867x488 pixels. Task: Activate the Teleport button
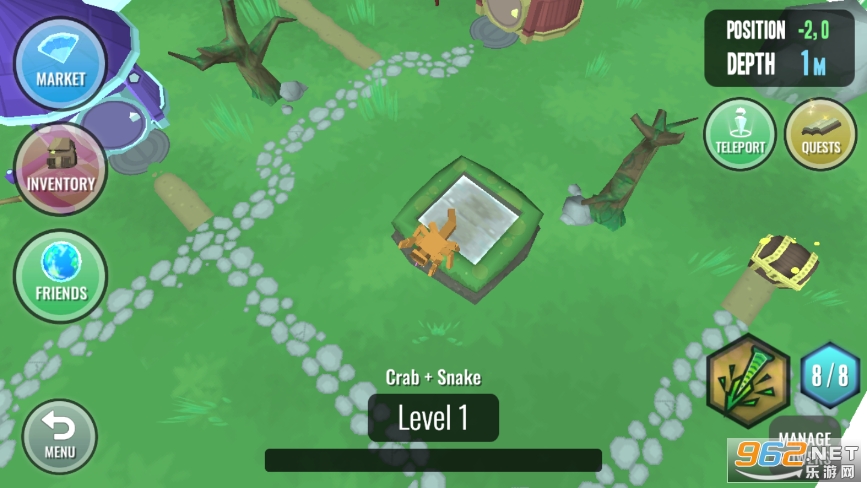click(x=740, y=134)
